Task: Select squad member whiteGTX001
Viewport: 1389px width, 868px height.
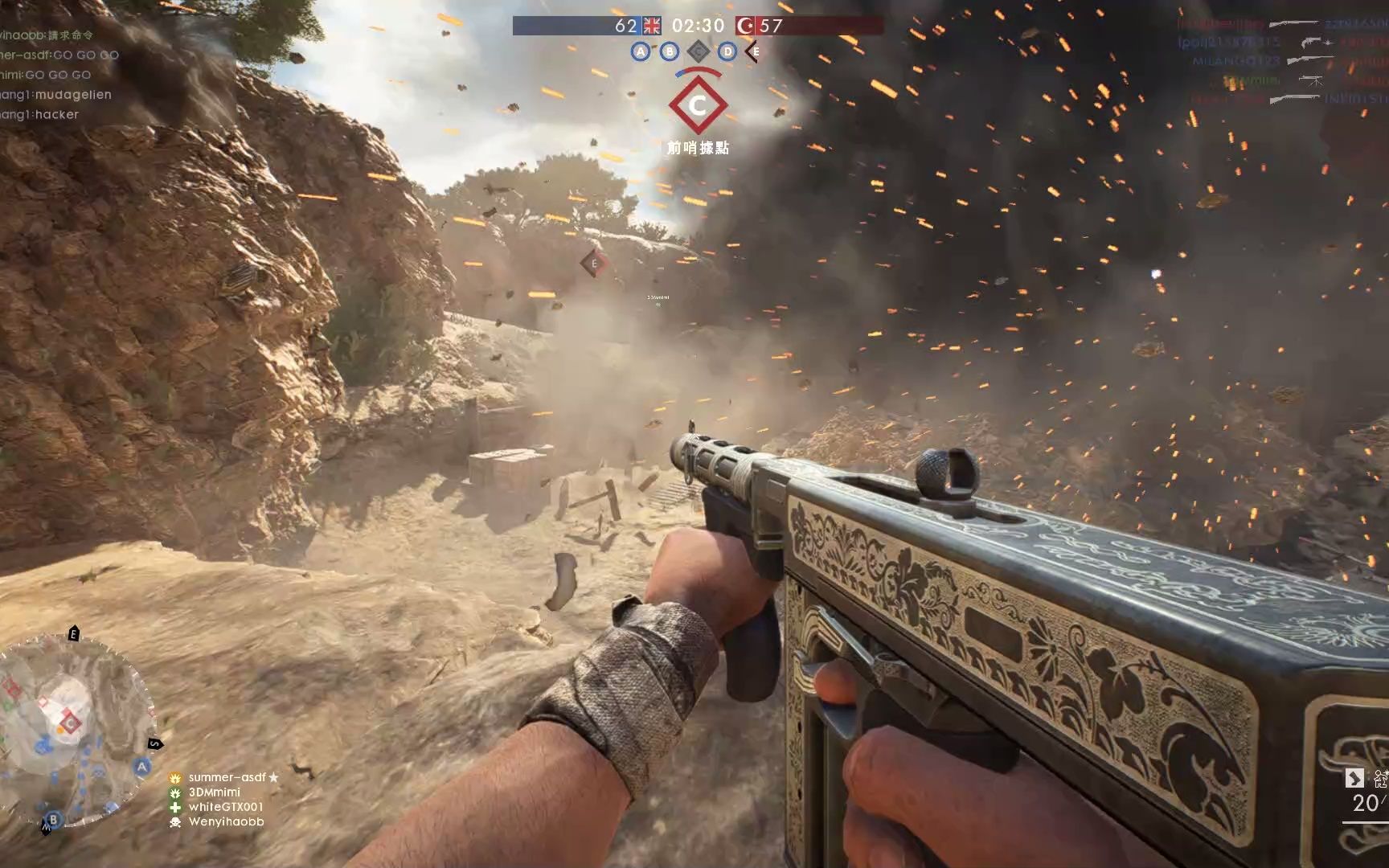Action: pos(225,807)
